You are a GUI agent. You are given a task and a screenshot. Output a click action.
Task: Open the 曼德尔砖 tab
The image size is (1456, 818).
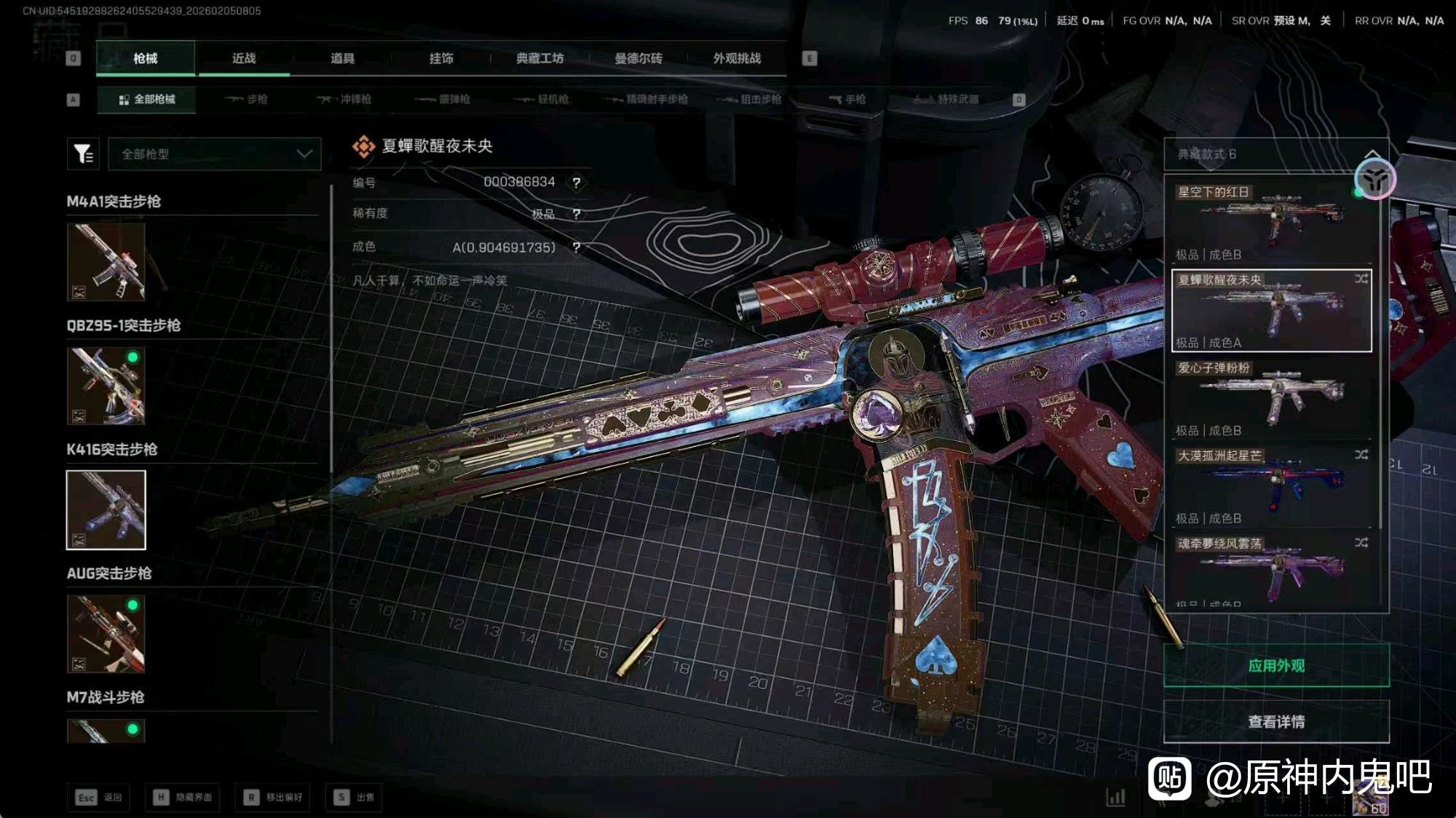pos(638,58)
